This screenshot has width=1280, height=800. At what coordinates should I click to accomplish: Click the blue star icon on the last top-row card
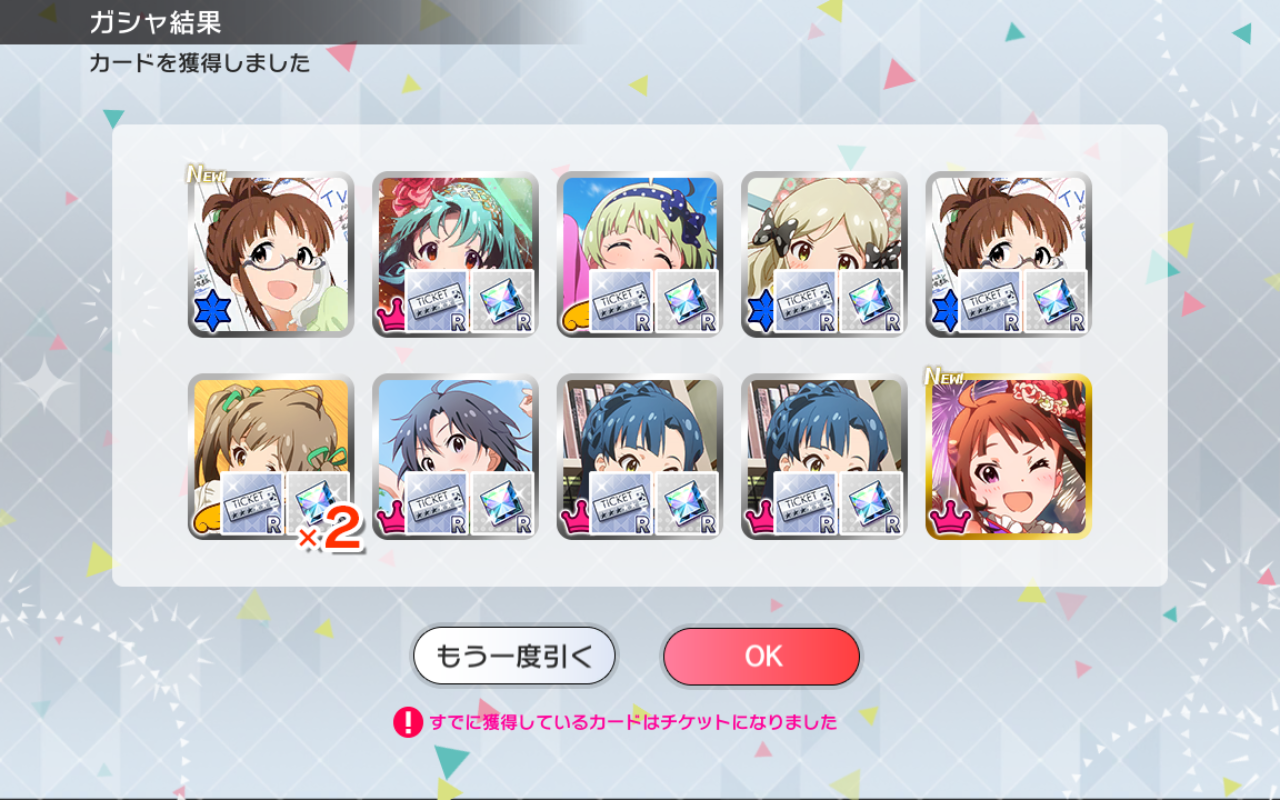point(947,312)
